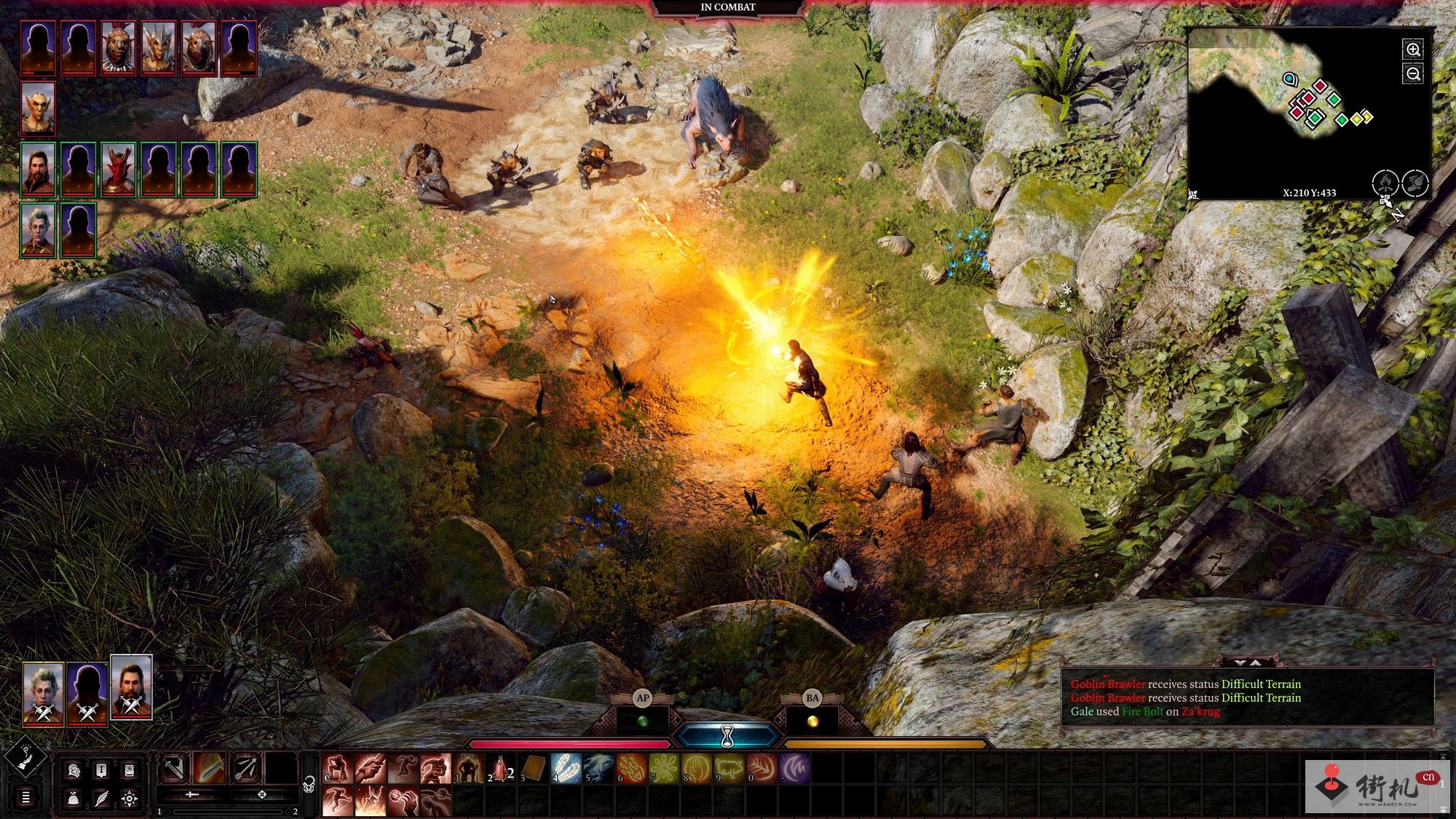Select the white-haired elf party portrait

(43, 694)
